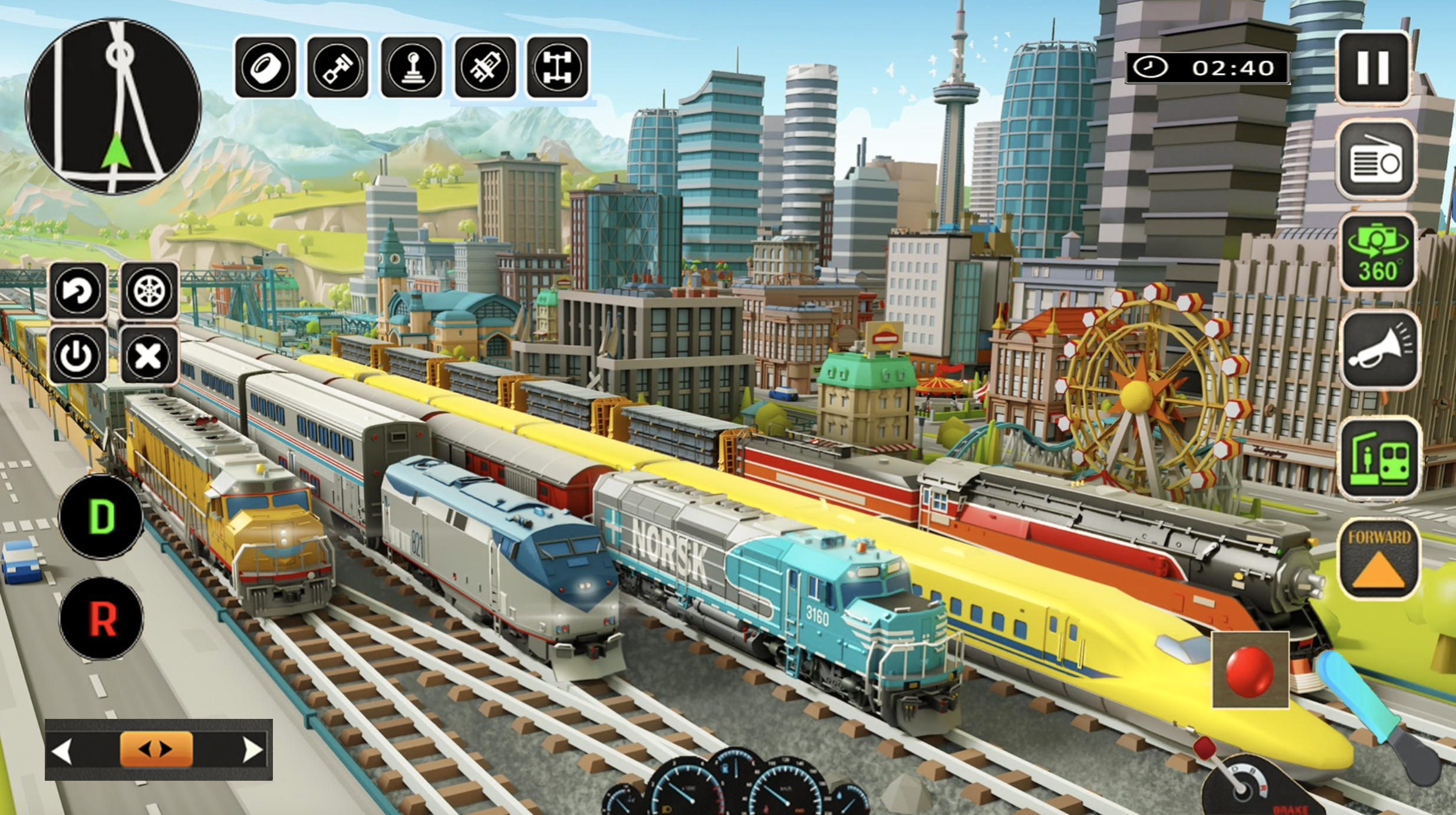Open the radio button
Viewport: 1456px width, 815px height.
1377,160
